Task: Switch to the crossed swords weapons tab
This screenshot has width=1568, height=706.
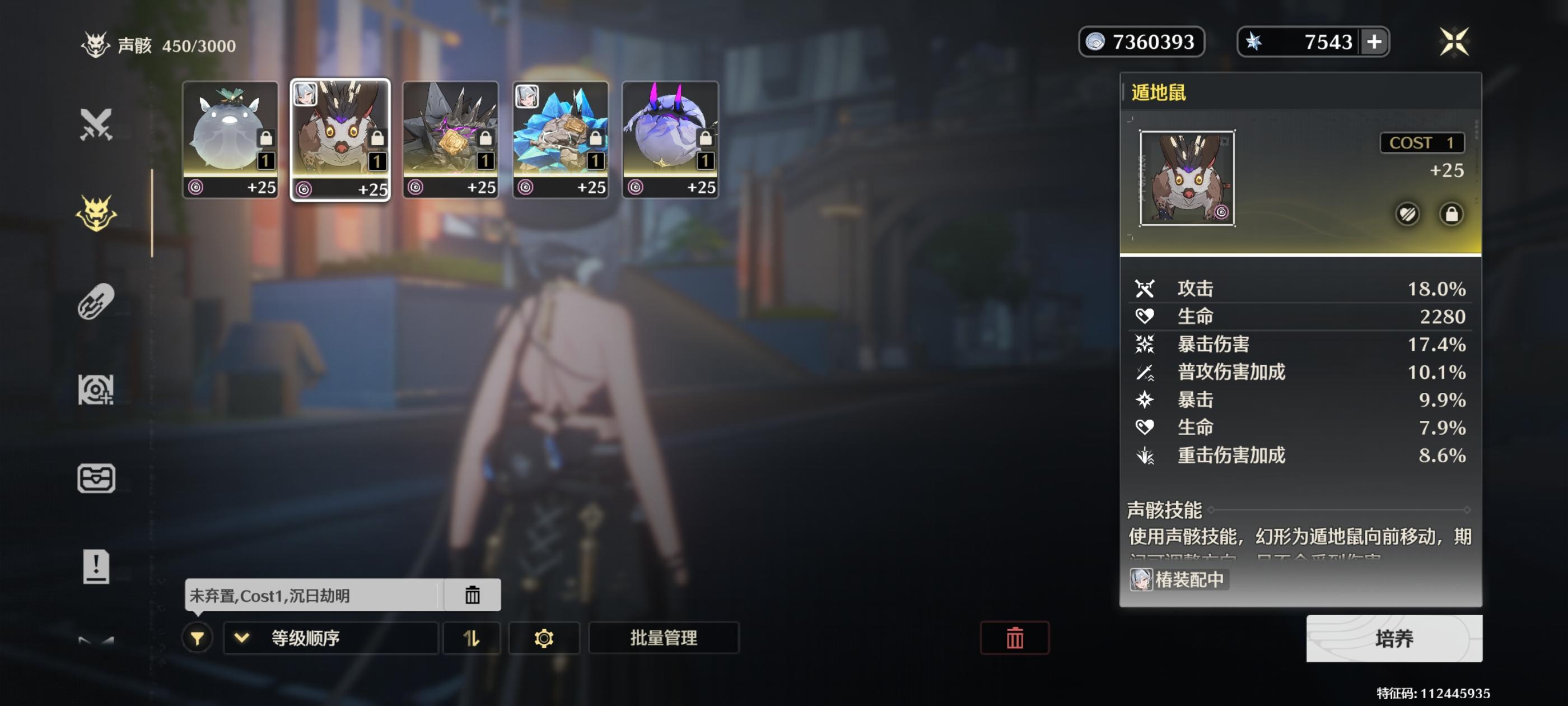Action: (x=97, y=126)
